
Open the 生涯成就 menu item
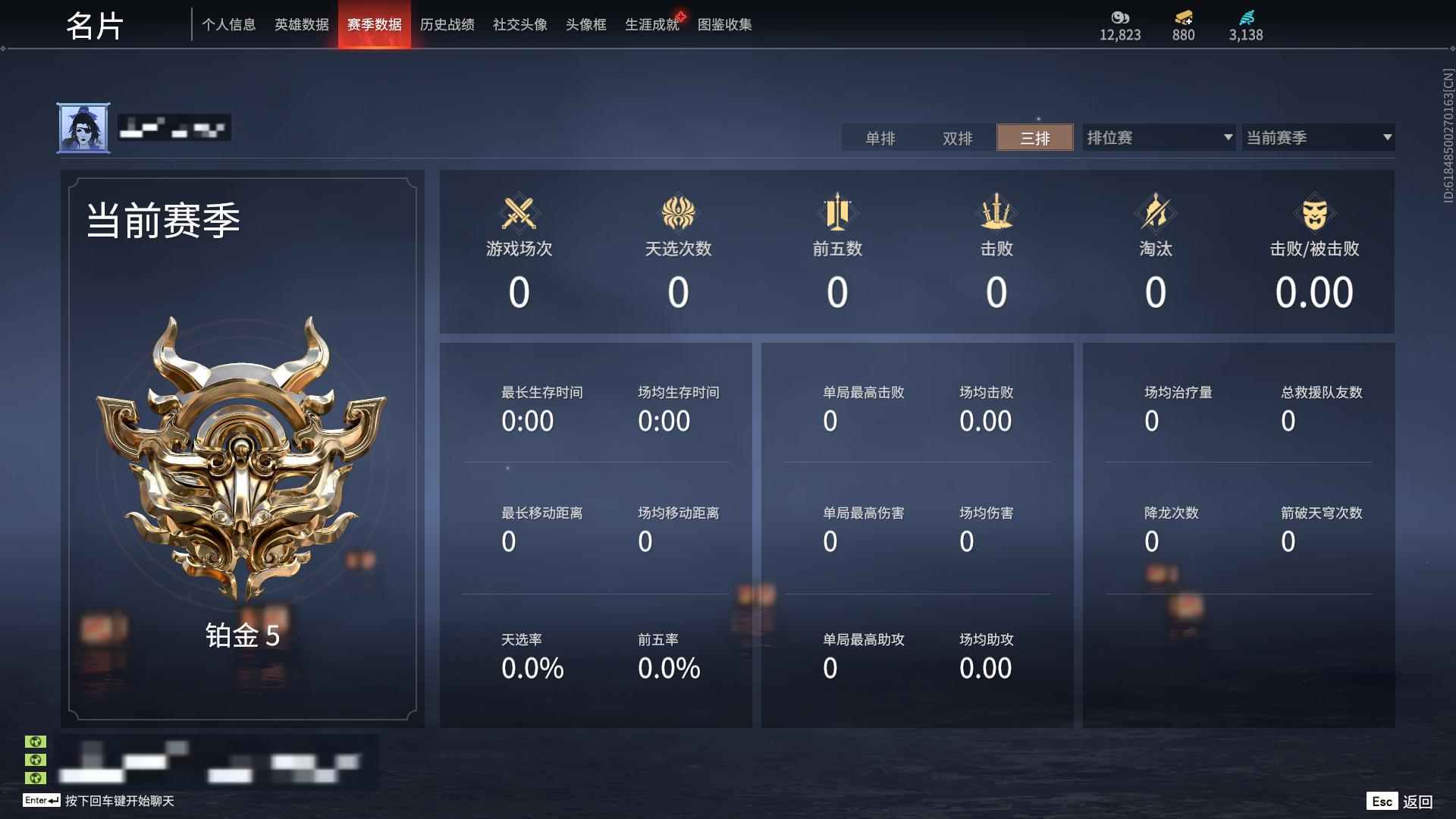[x=651, y=24]
